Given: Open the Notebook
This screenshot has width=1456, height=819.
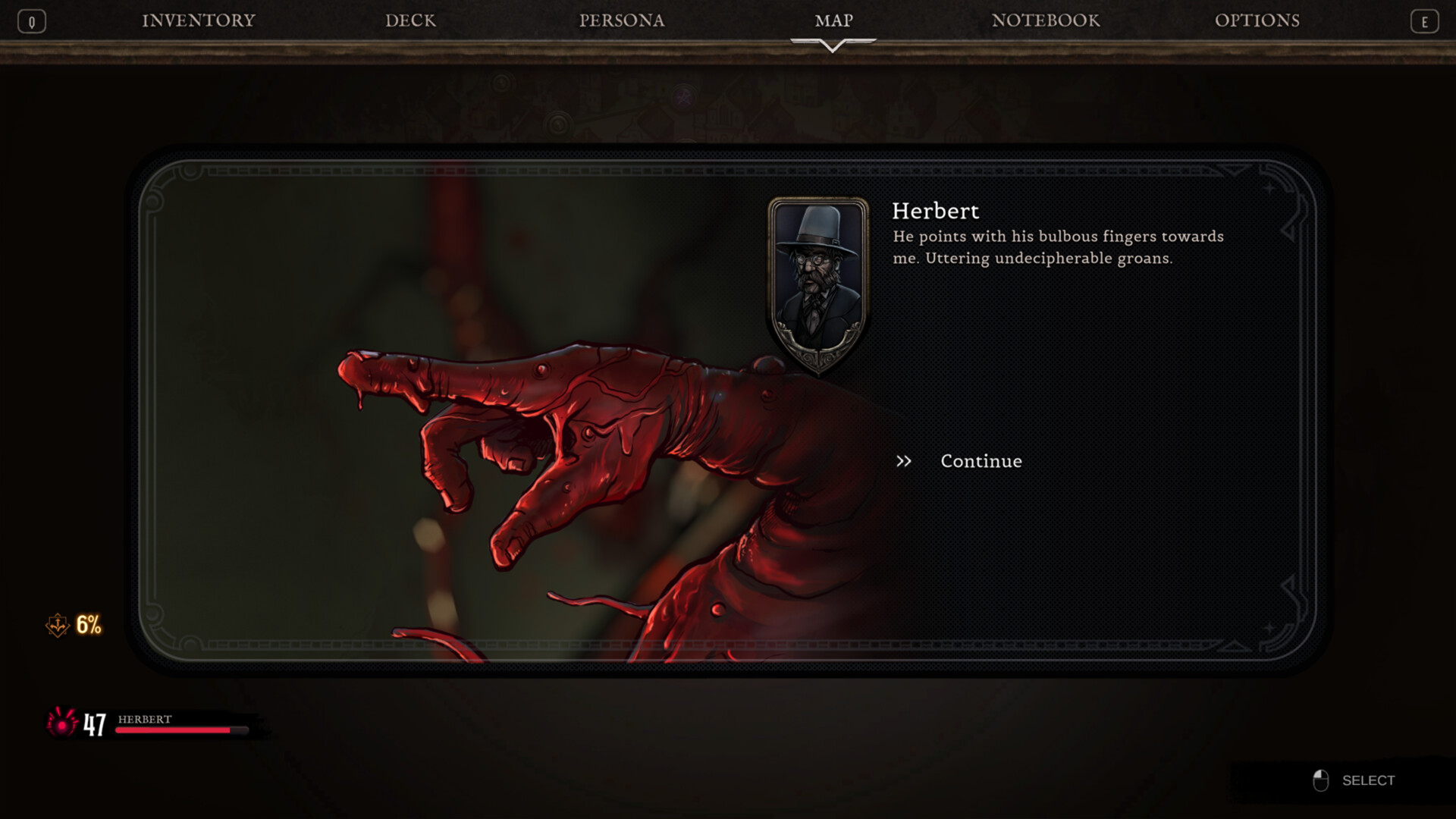Looking at the screenshot, I should 1045,20.
